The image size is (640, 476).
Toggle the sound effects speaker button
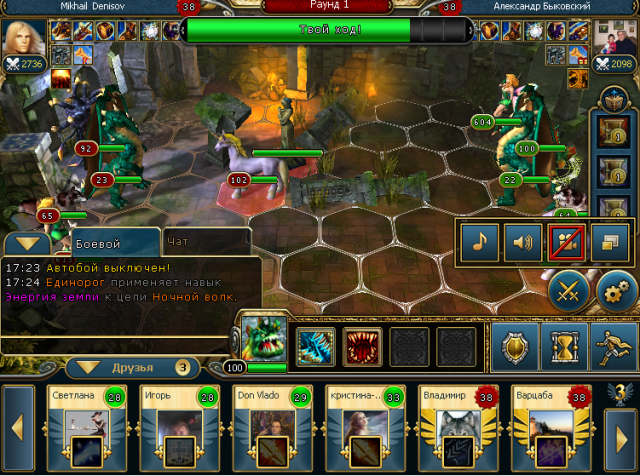click(x=520, y=241)
